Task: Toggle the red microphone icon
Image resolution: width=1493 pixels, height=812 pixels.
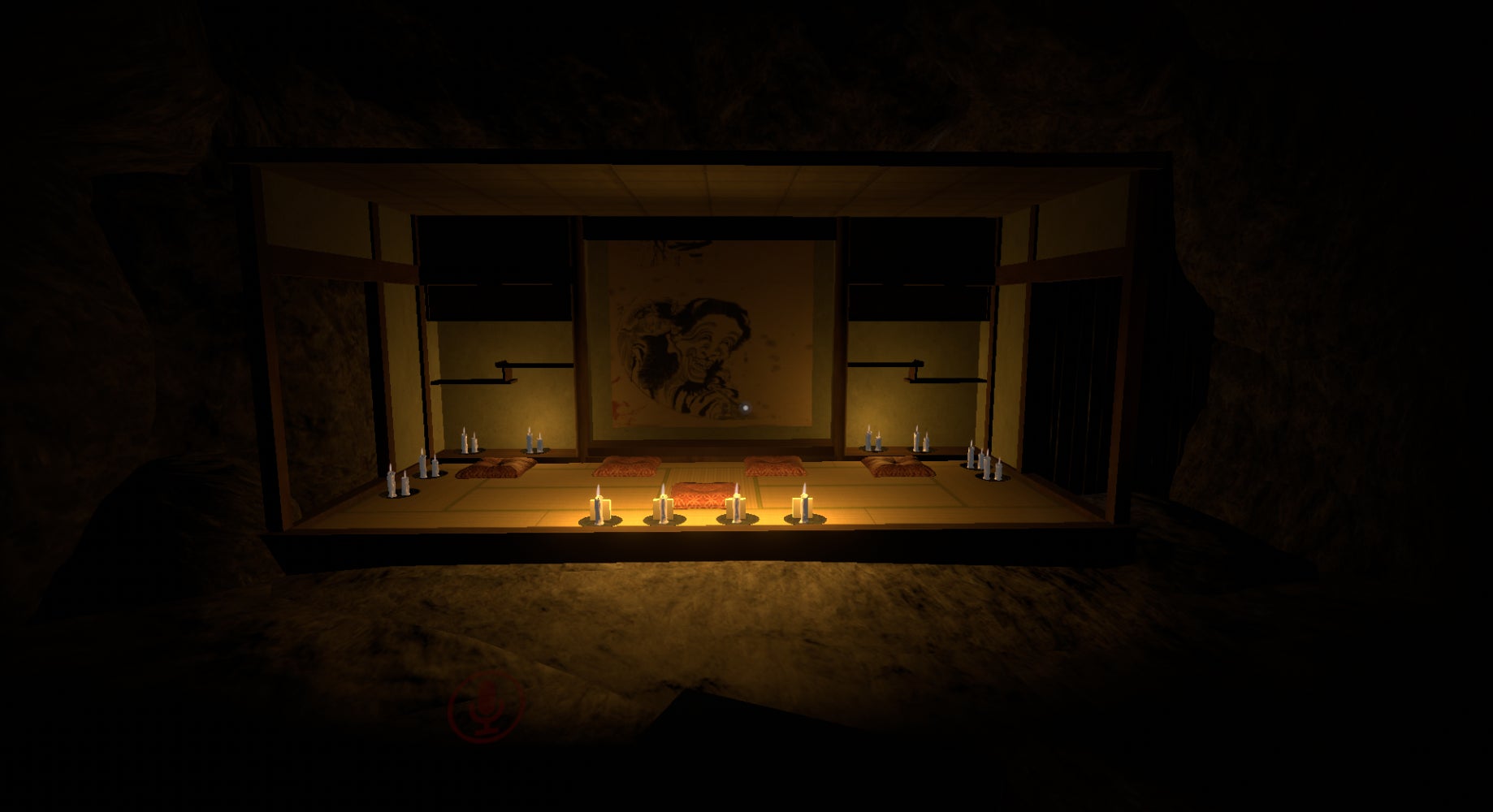Action: coord(487,706)
